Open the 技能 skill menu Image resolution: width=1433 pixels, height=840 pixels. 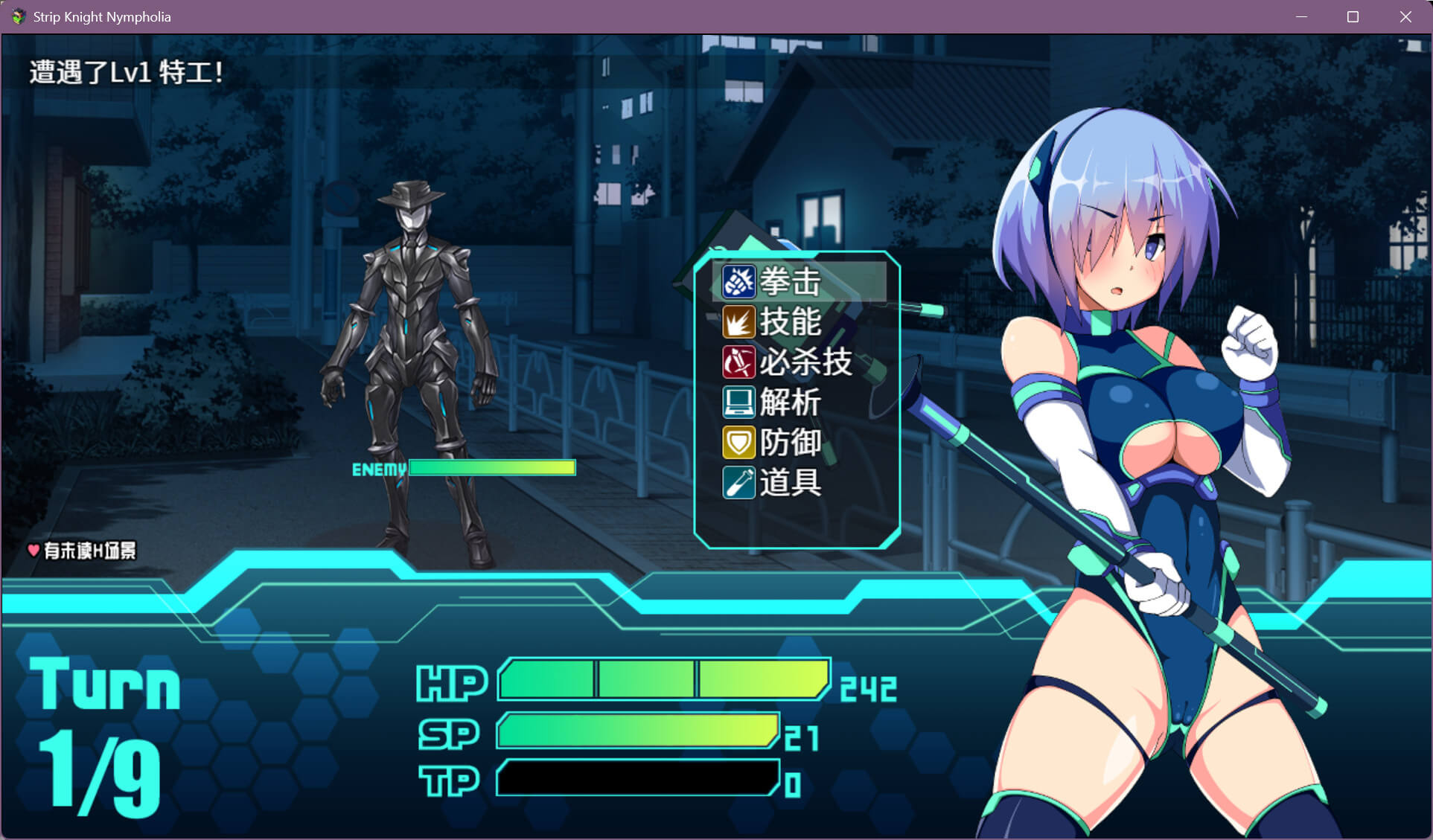(x=789, y=322)
